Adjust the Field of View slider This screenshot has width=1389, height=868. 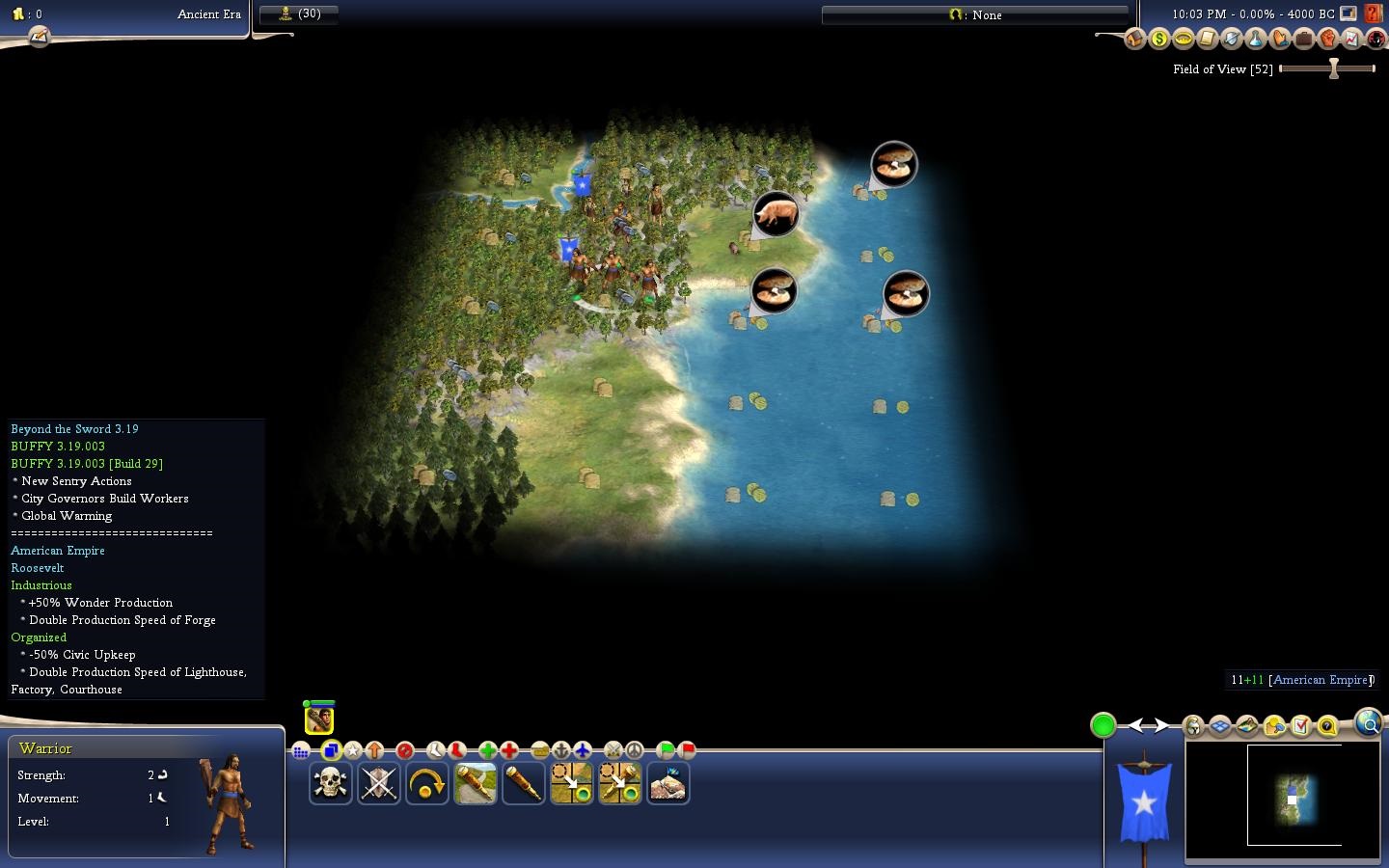(x=1334, y=68)
